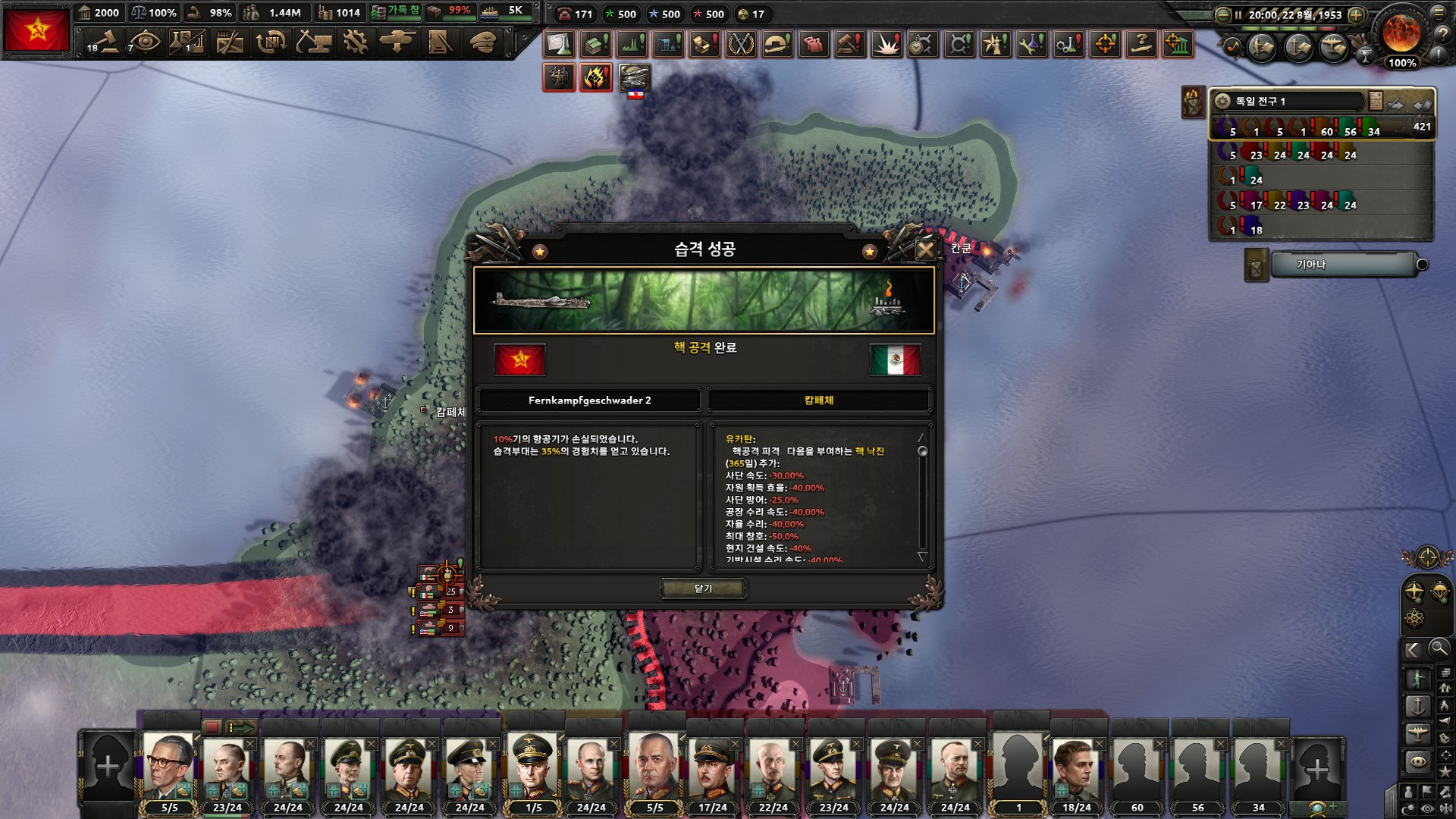The width and height of the screenshot is (1456, 819).
Task: Open the Research flask menu
Action: point(187,42)
